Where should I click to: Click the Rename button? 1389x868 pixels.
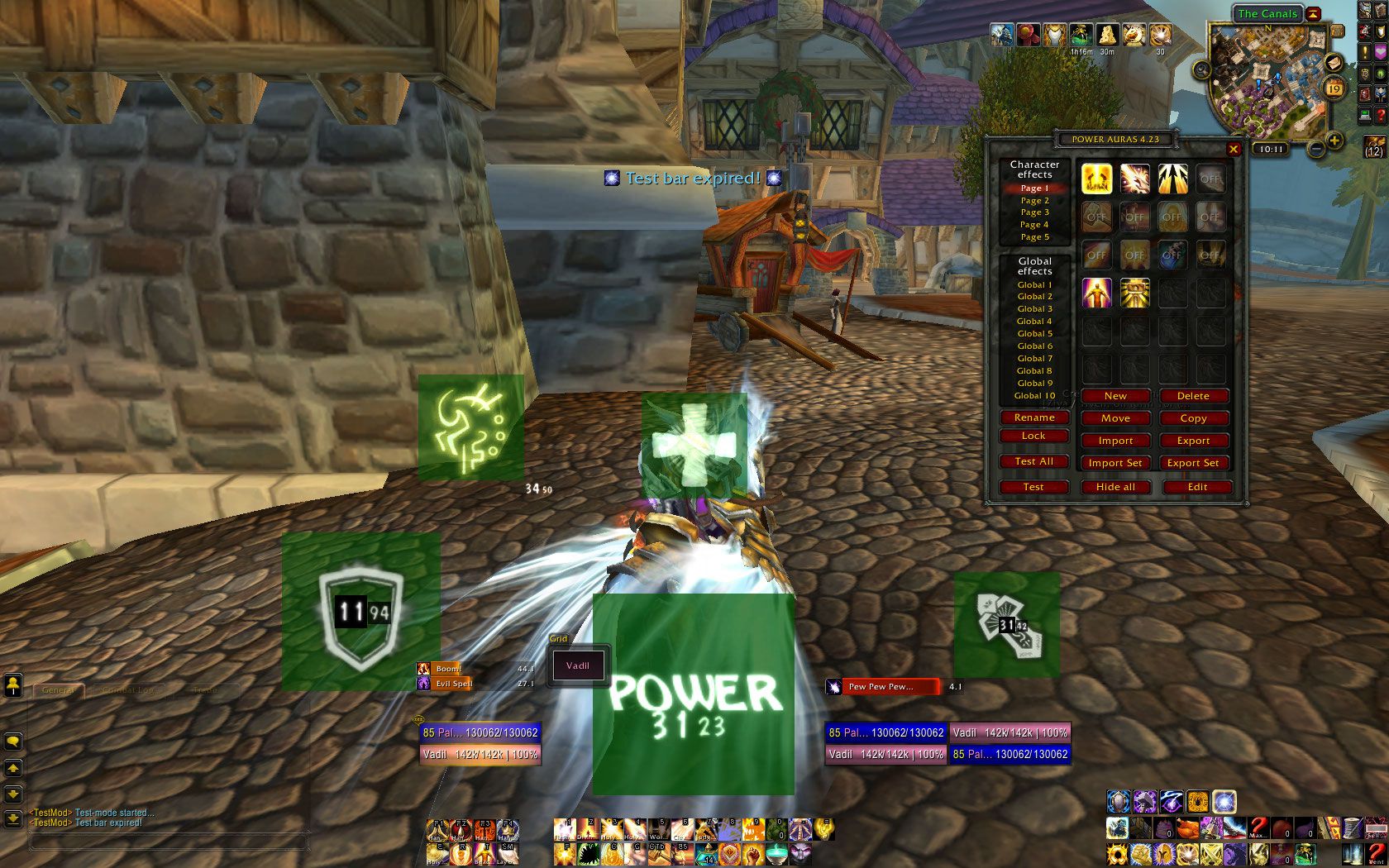(1033, 417)
